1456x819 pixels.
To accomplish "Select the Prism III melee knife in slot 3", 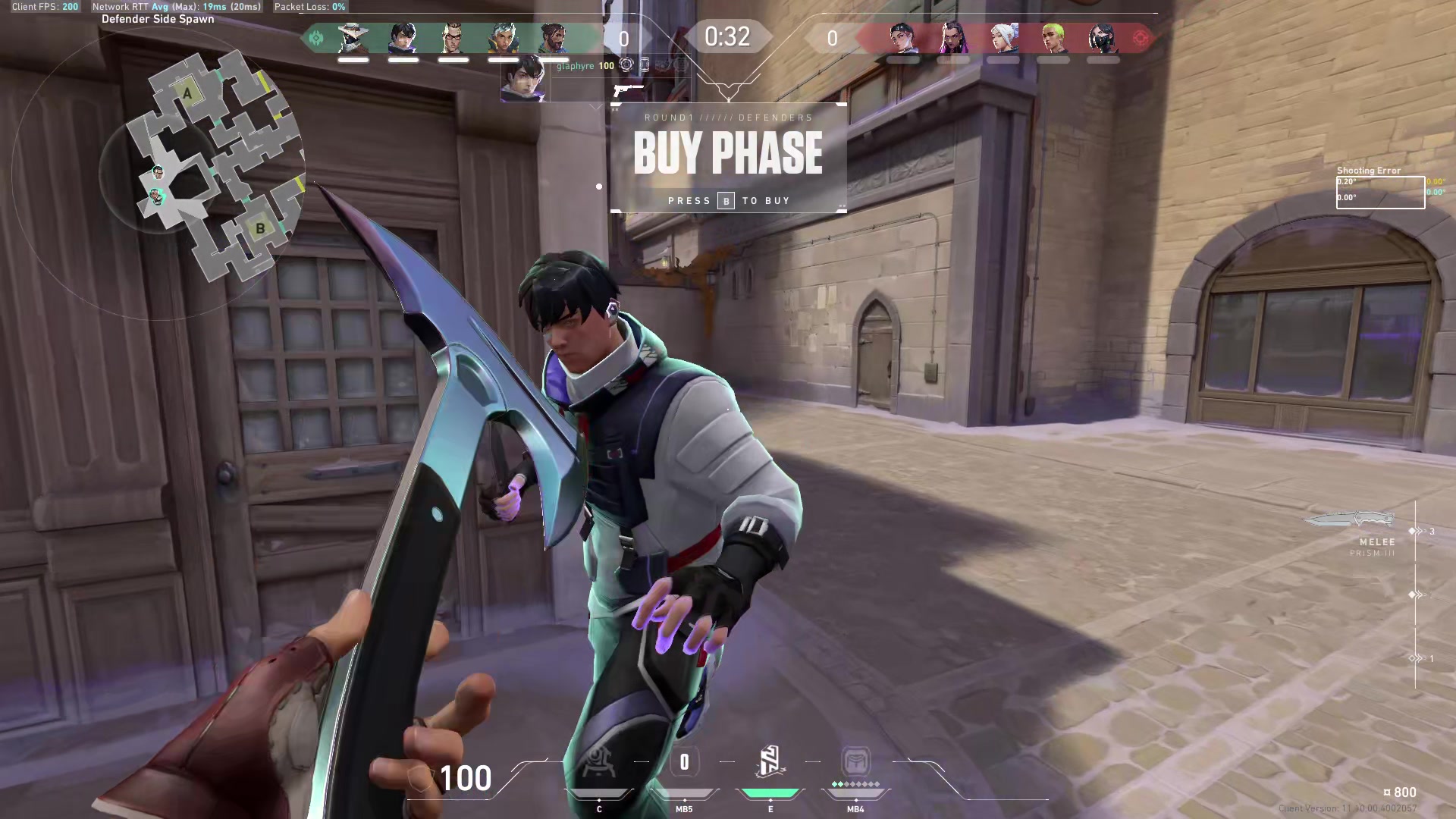I will [x=1350, y=522].
